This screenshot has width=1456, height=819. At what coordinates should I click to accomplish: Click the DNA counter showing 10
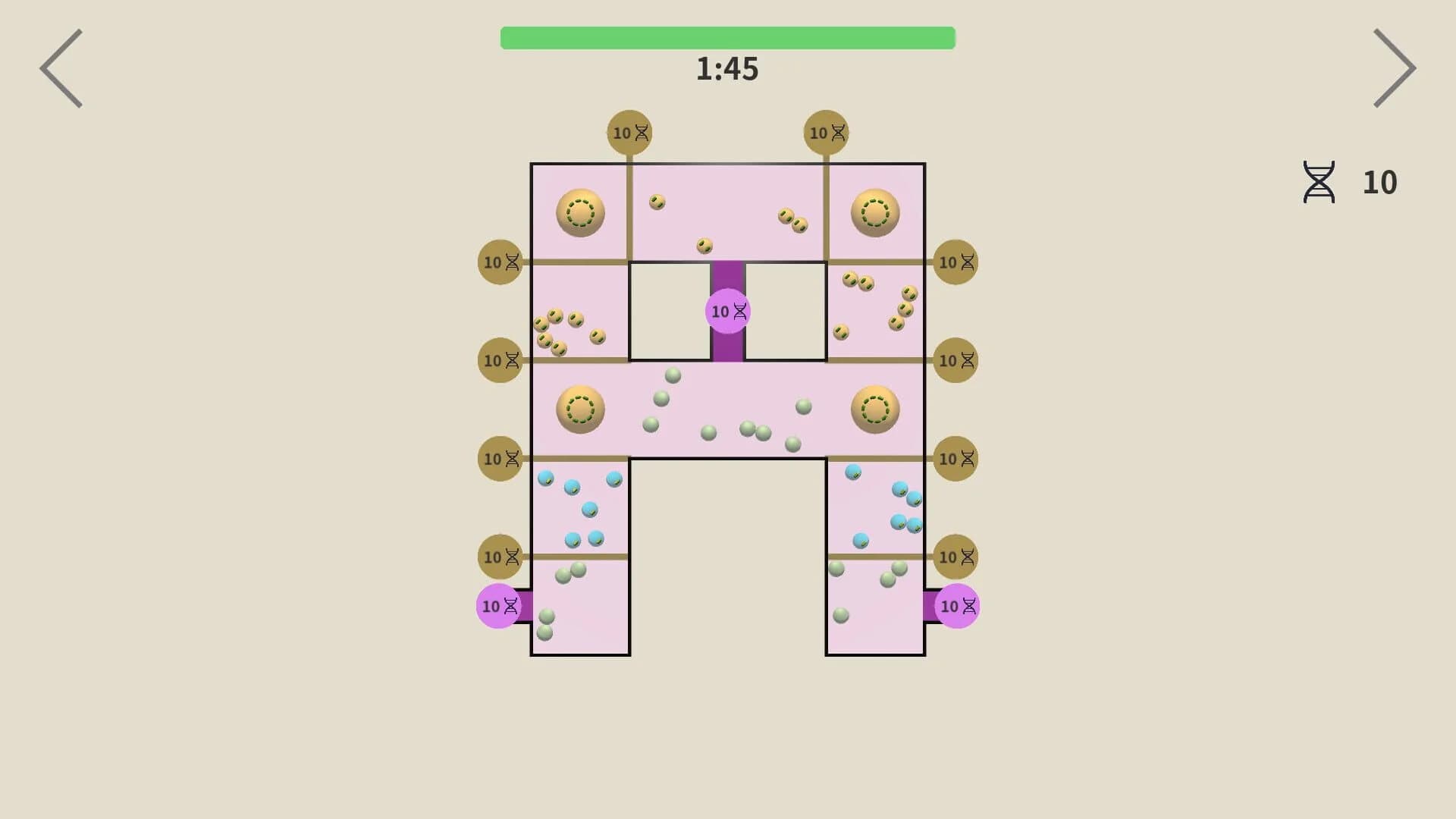point(1350,182)
